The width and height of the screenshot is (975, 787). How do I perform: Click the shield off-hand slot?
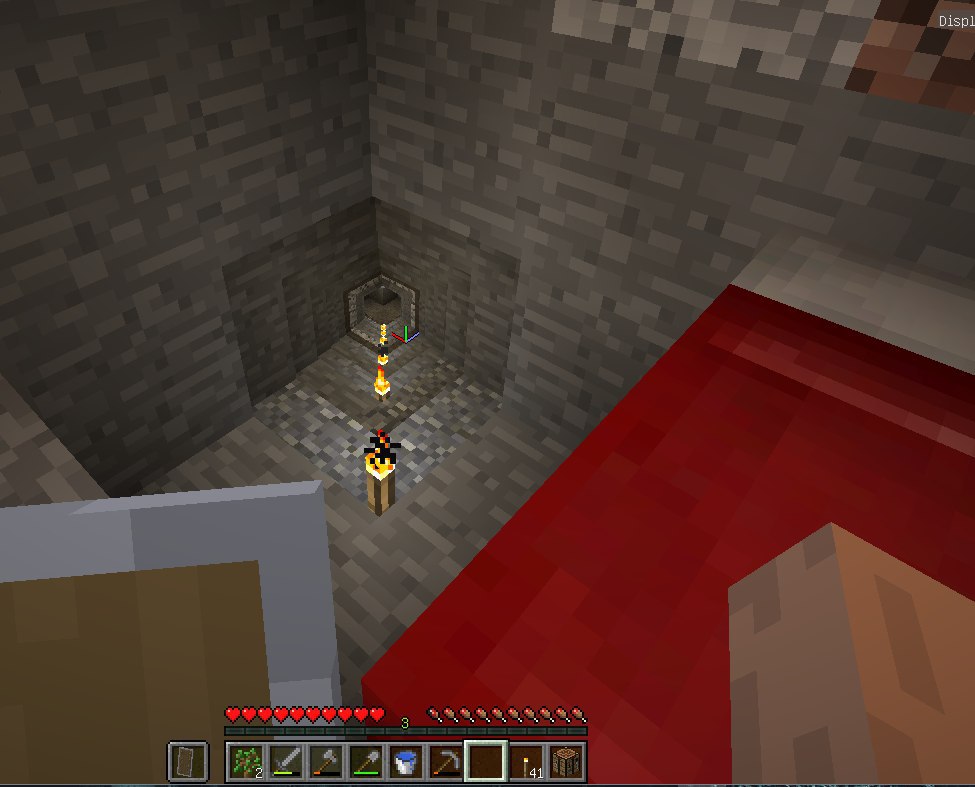pos(187,762)
